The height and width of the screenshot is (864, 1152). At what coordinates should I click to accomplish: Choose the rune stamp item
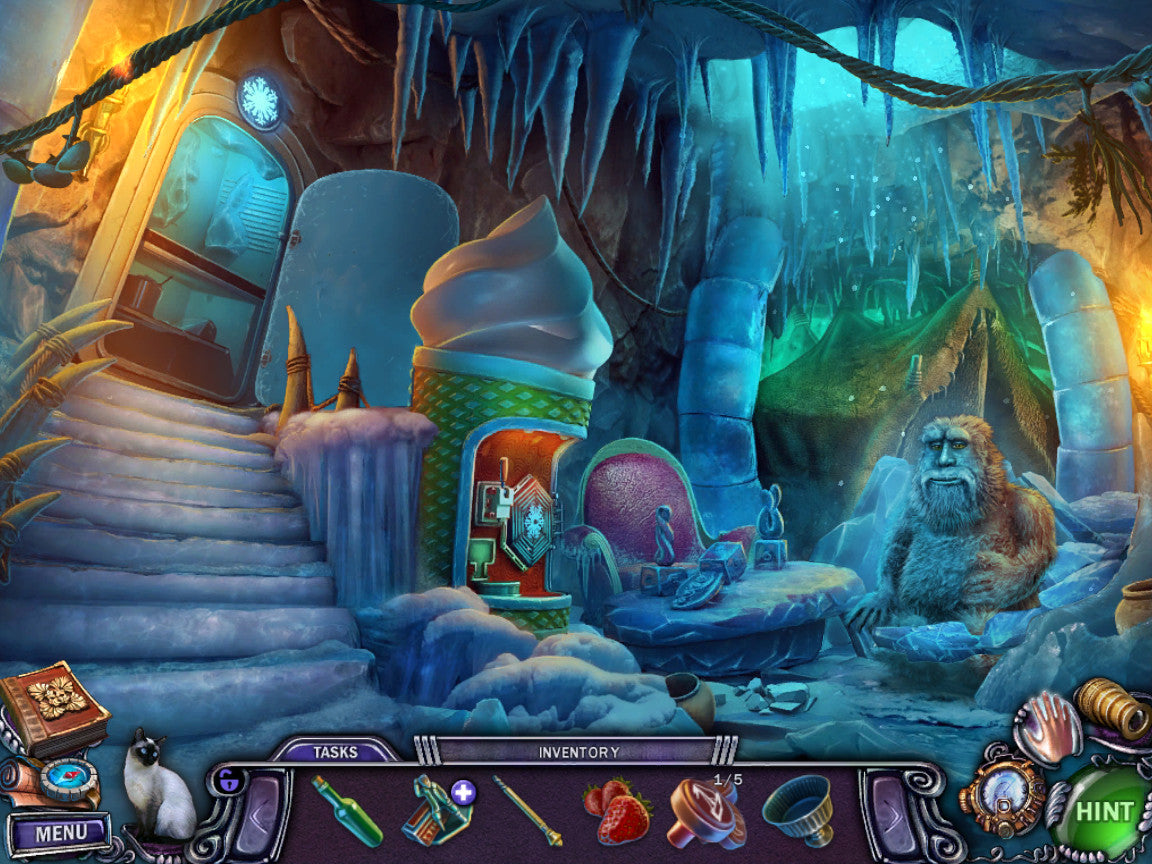705,809
